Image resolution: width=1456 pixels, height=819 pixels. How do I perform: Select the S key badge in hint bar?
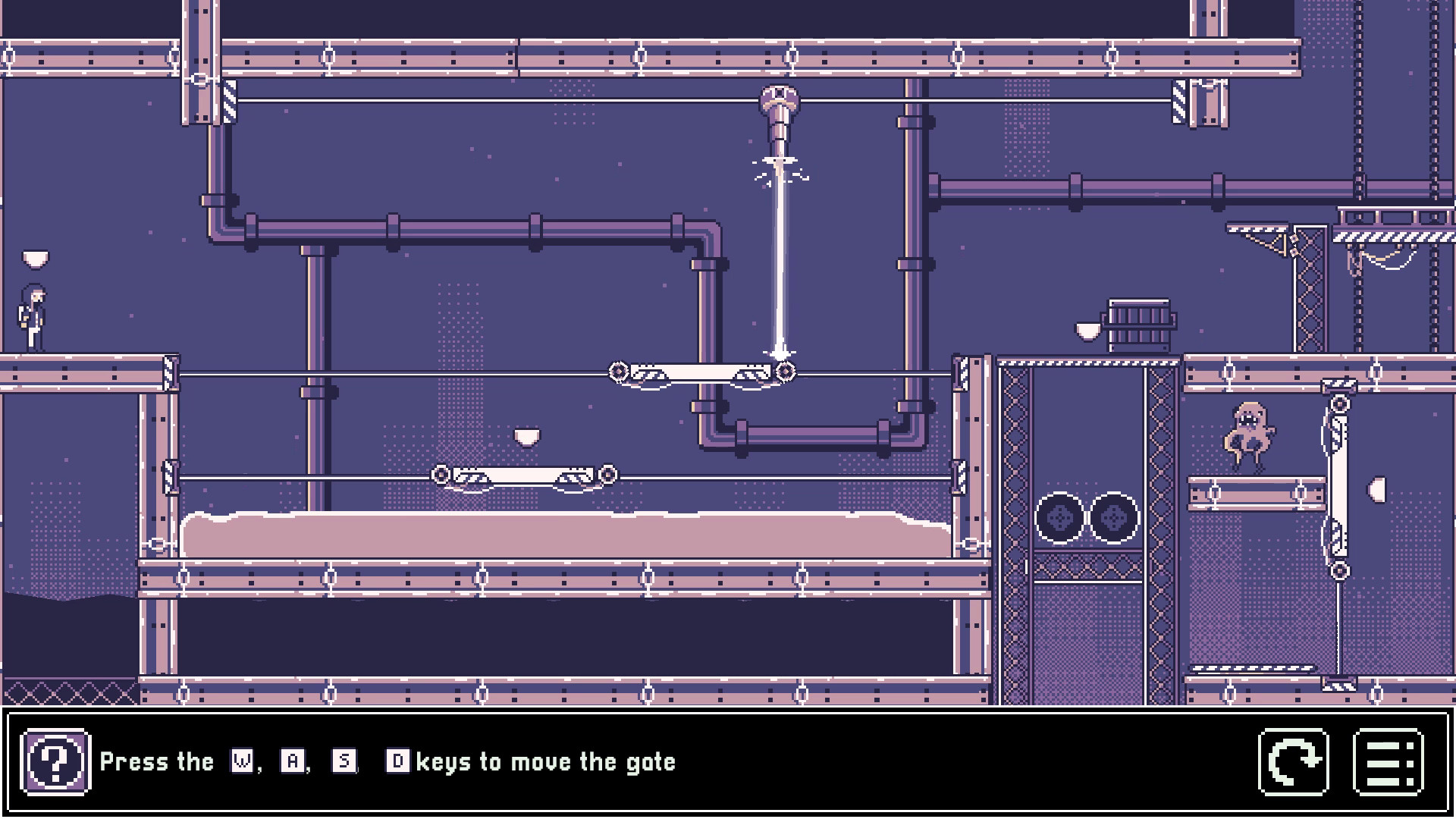click(x=343, y=762)
